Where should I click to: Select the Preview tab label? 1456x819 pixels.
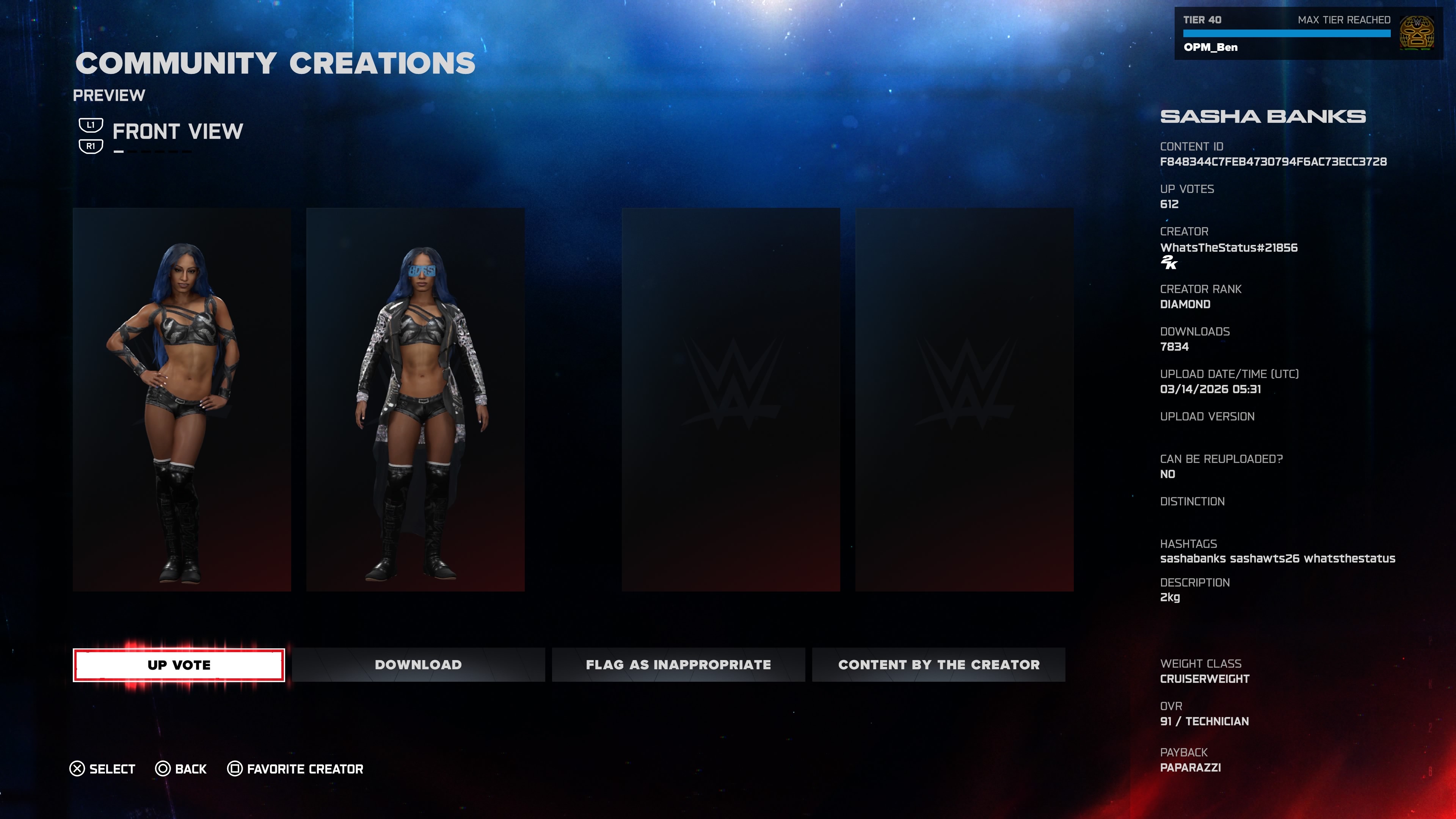click(x=110, y=95)
